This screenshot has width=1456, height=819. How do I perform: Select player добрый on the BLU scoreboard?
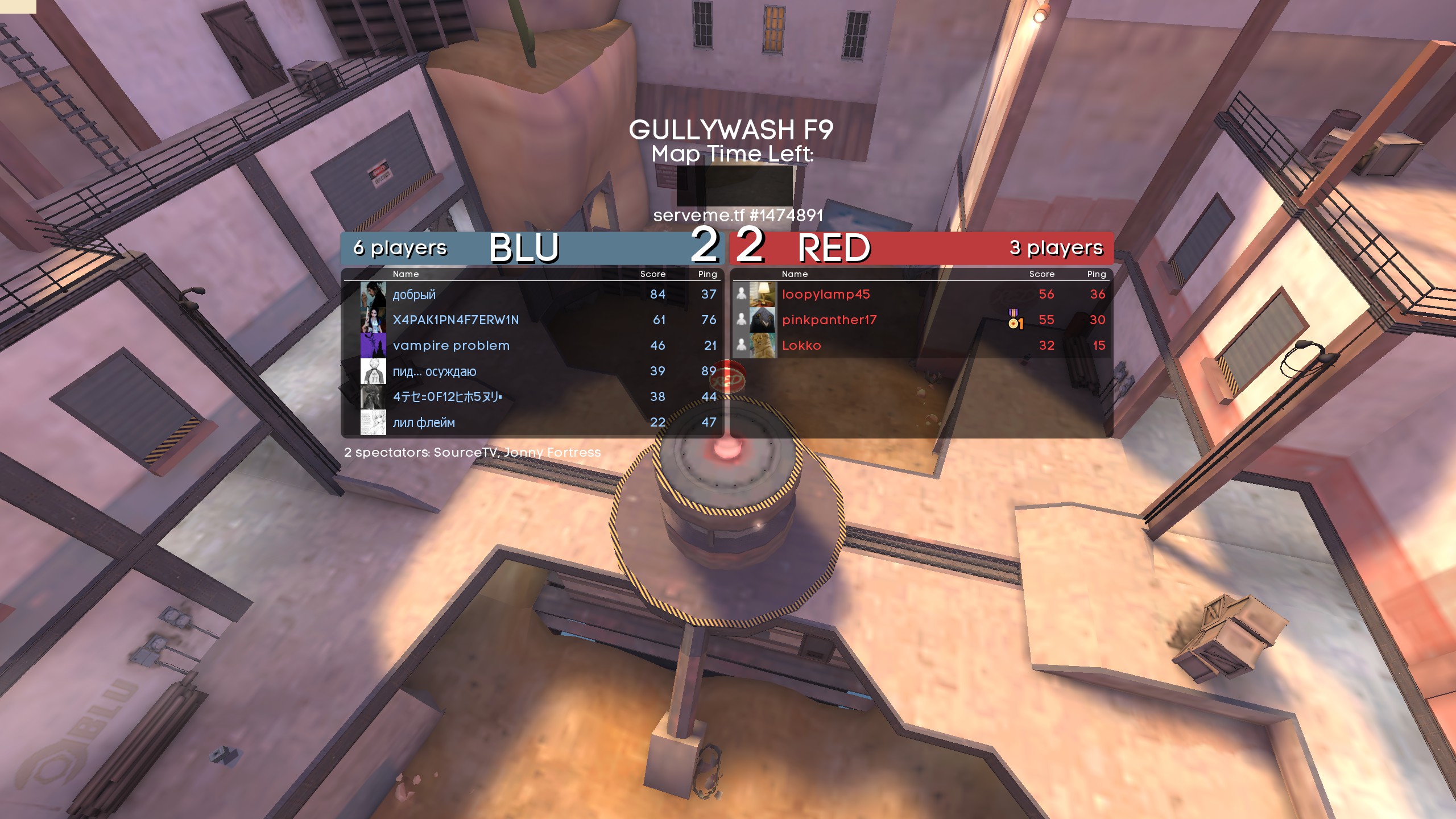point(414,295)
